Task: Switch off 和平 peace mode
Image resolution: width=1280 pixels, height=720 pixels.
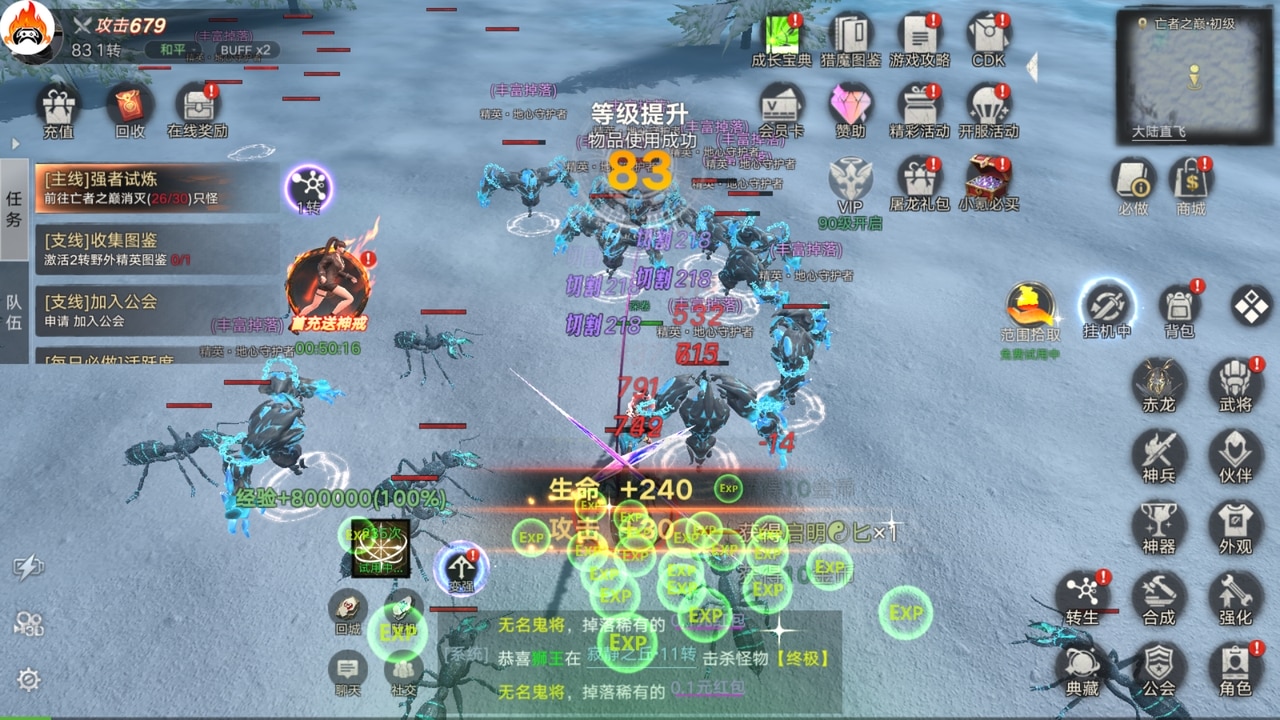Action: (x=172, y=49)
